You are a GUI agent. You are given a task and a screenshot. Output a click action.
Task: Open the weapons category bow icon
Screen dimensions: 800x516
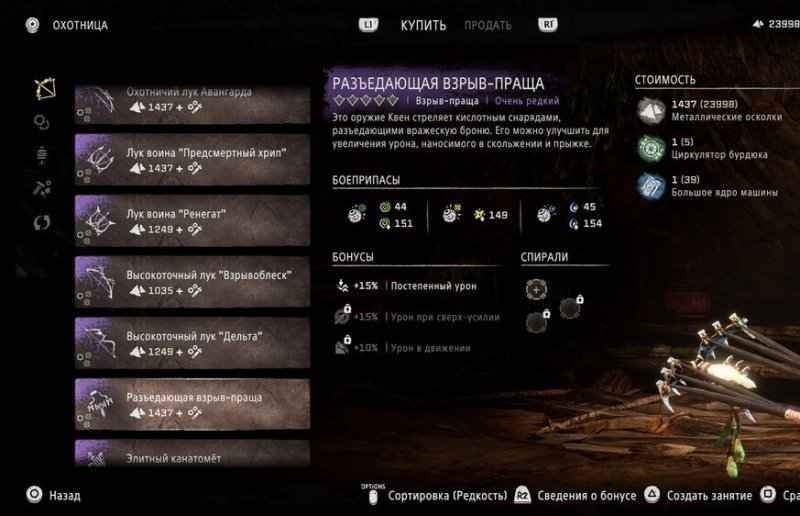pos(43,90)
